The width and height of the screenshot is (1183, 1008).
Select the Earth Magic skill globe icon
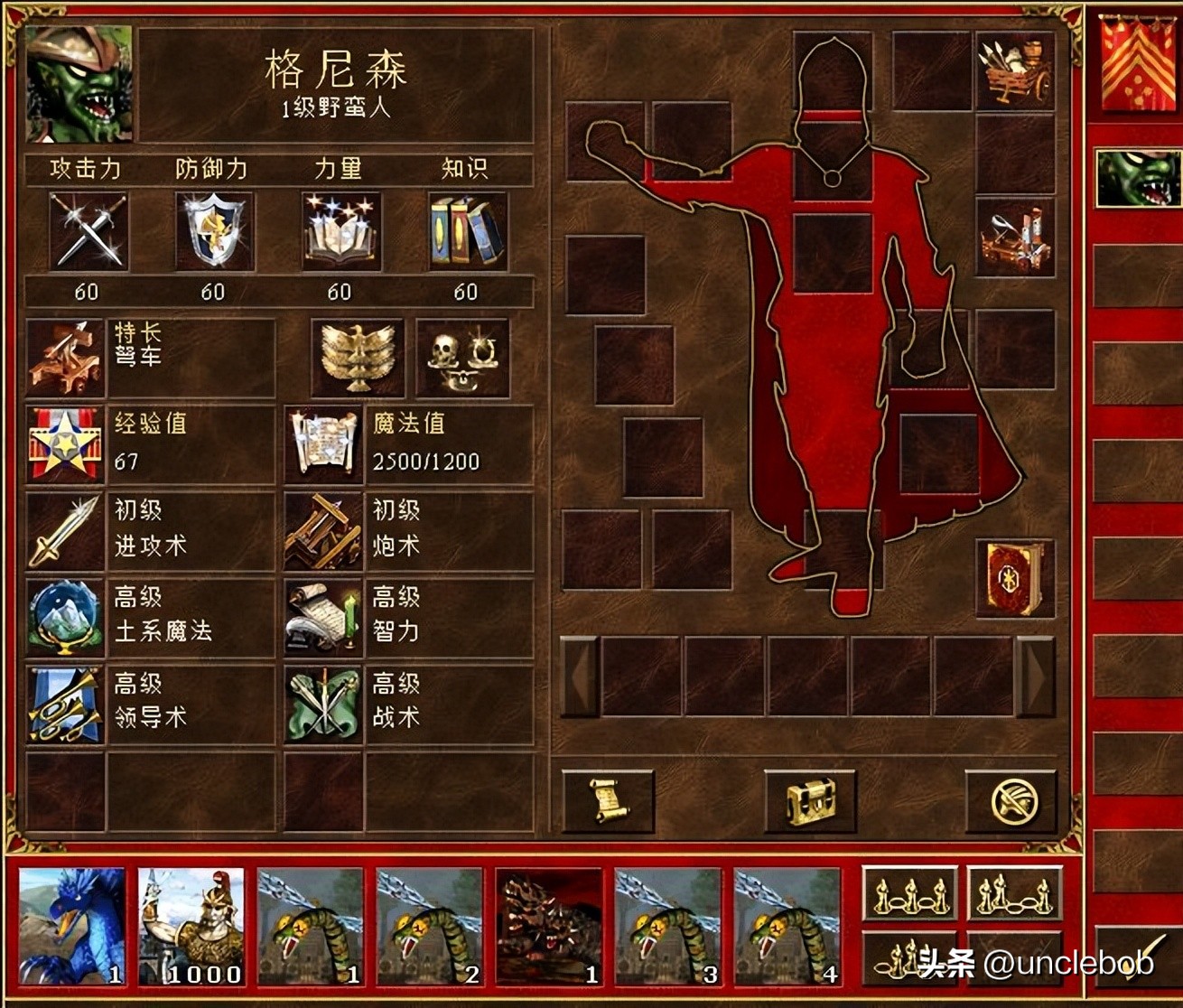[65, 618]
